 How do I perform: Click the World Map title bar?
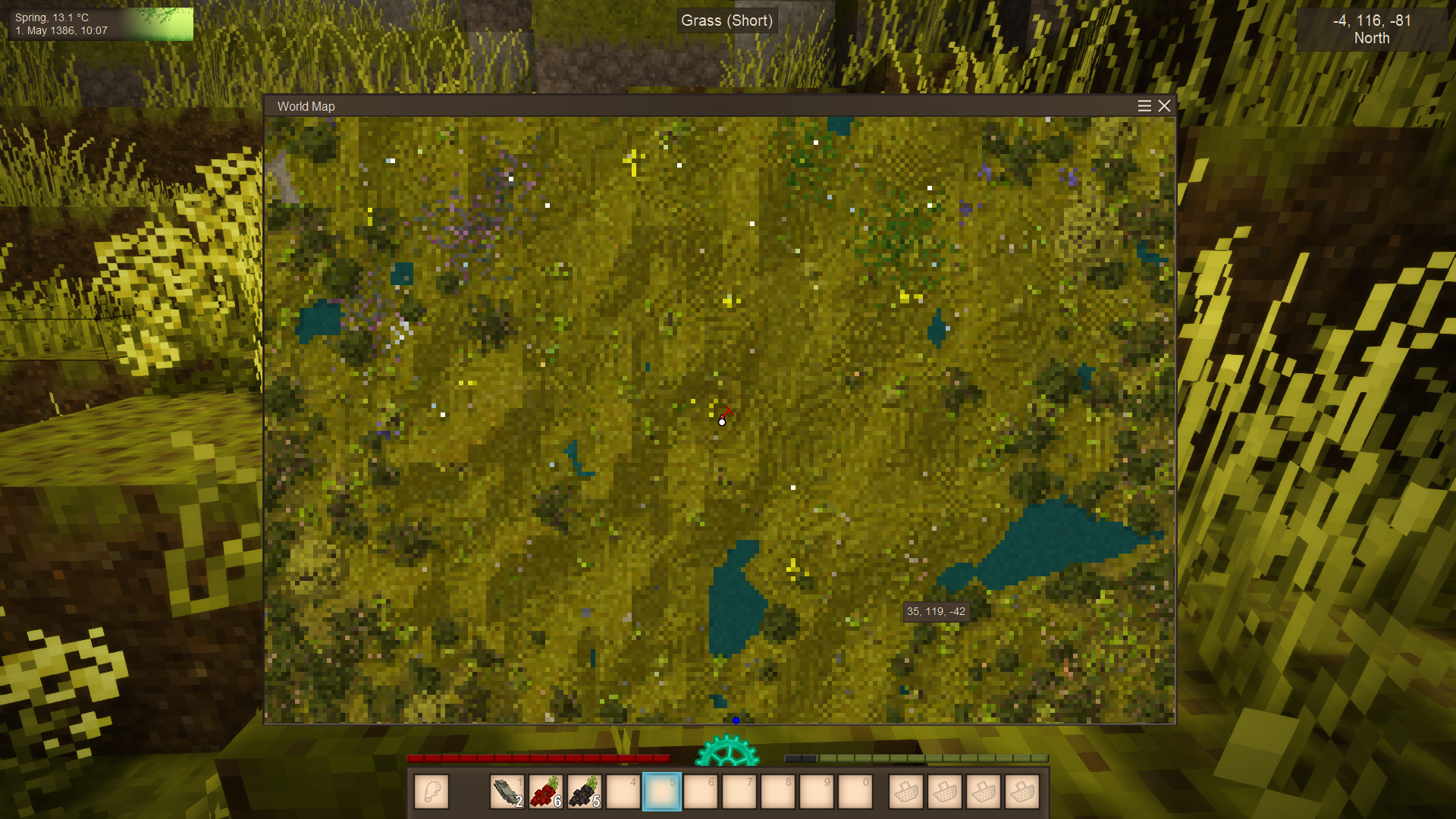click(x=682, y=106)
